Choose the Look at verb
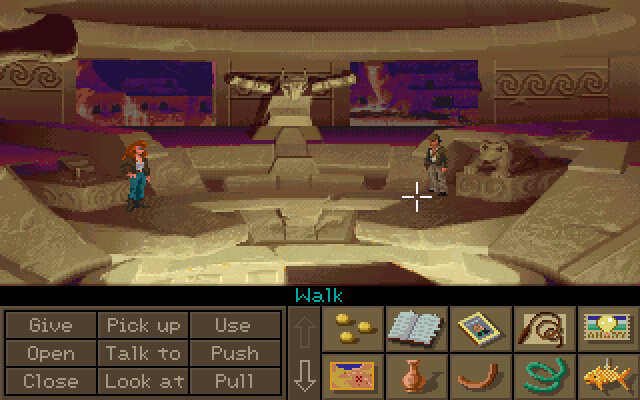 143,380
